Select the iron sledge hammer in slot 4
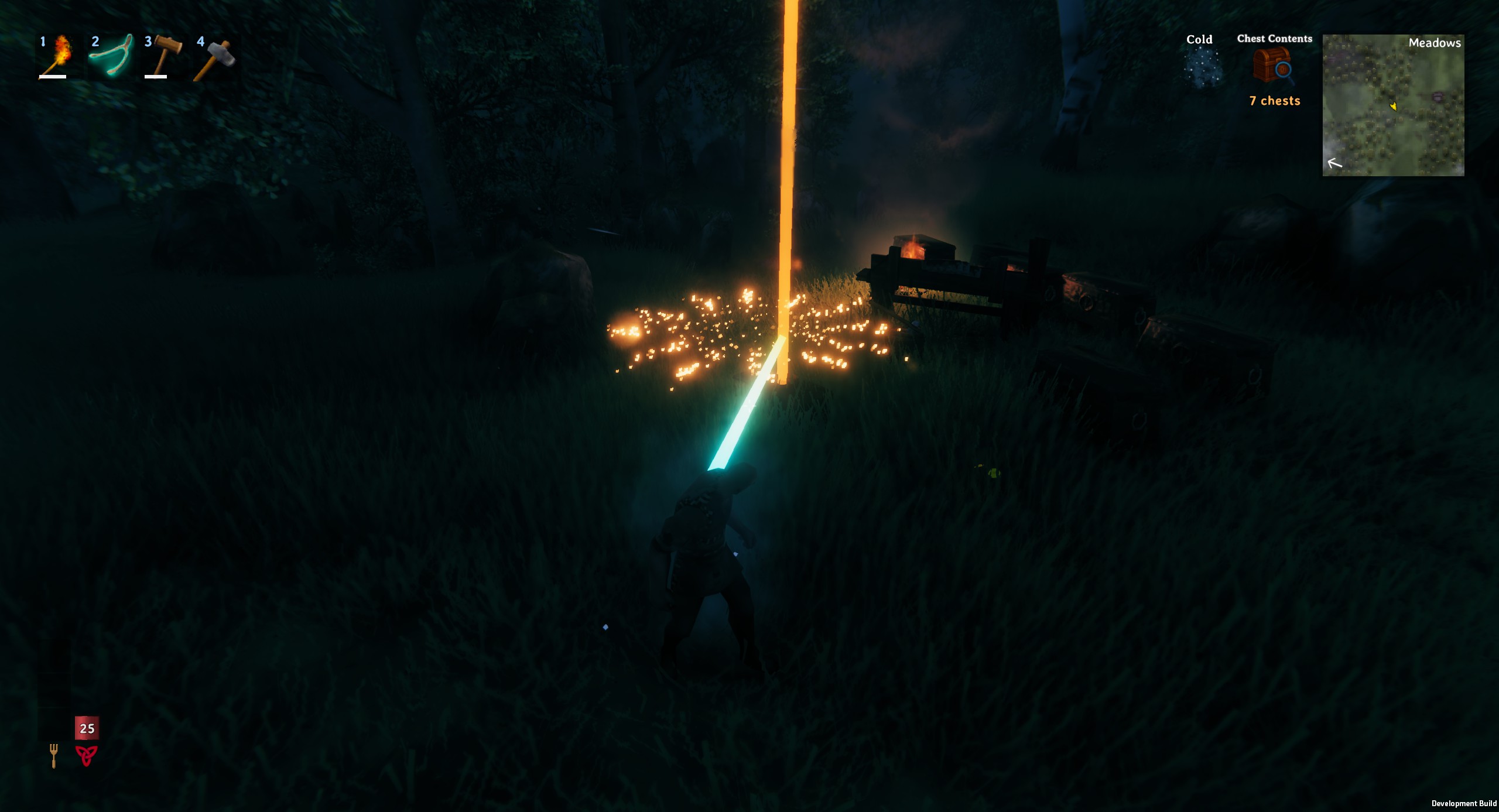The image size is (1499, 812). (x=214, y=57)
